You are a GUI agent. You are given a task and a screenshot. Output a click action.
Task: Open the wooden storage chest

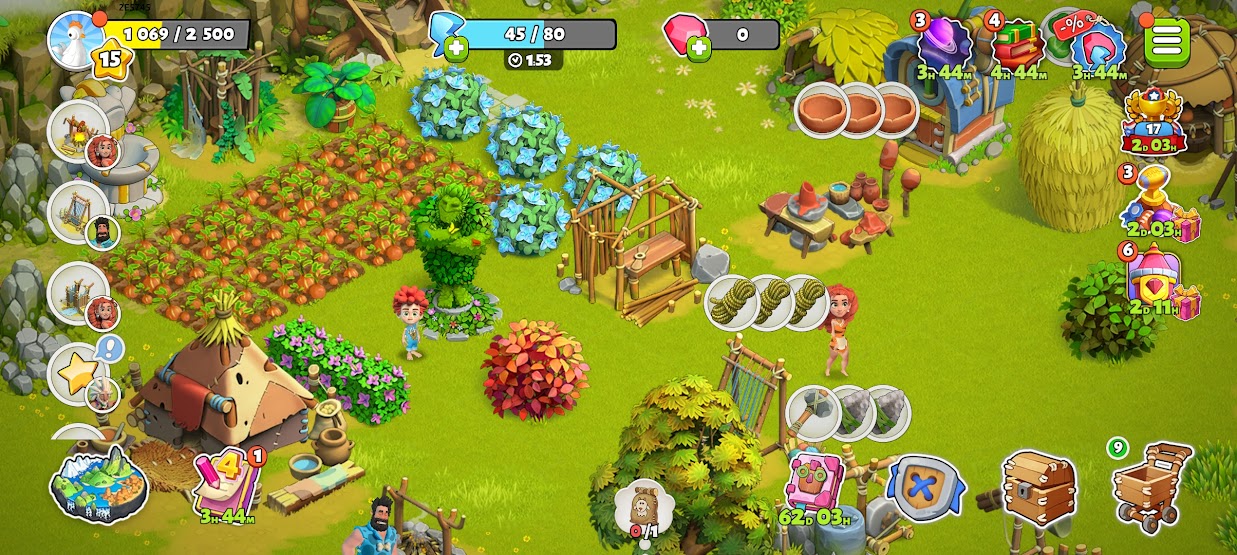(x=1039, y=487)
